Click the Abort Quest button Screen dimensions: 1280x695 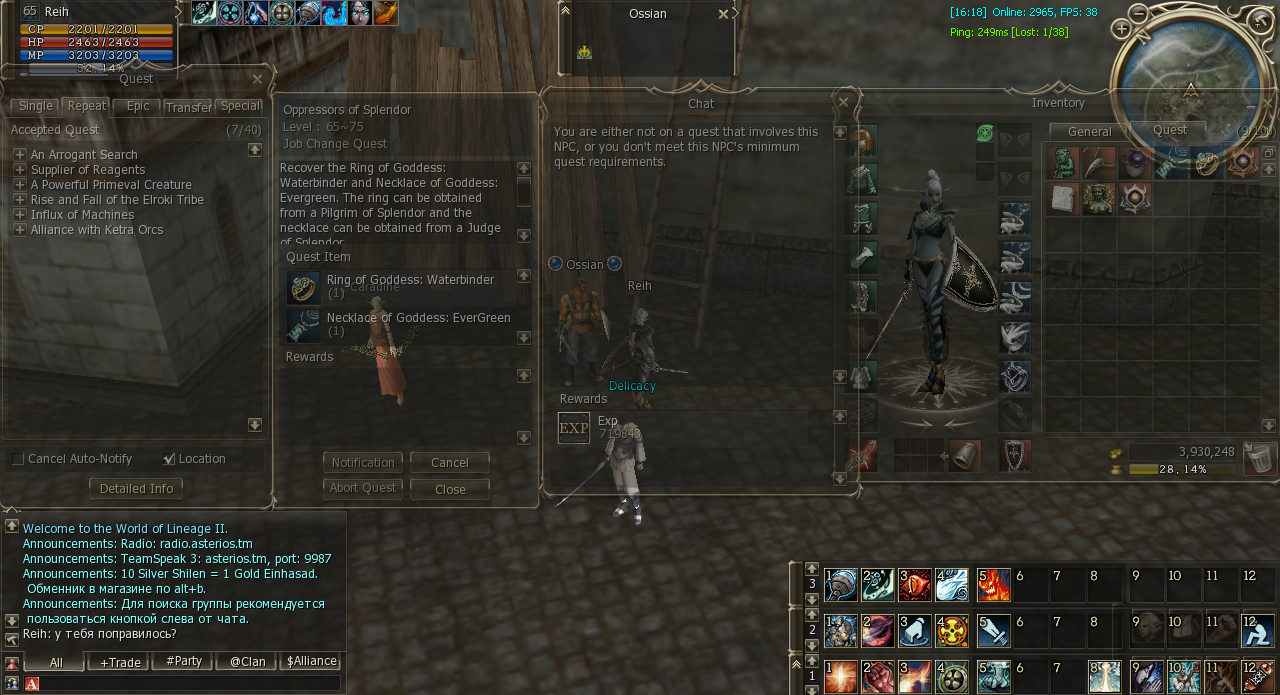coord(363,488)
